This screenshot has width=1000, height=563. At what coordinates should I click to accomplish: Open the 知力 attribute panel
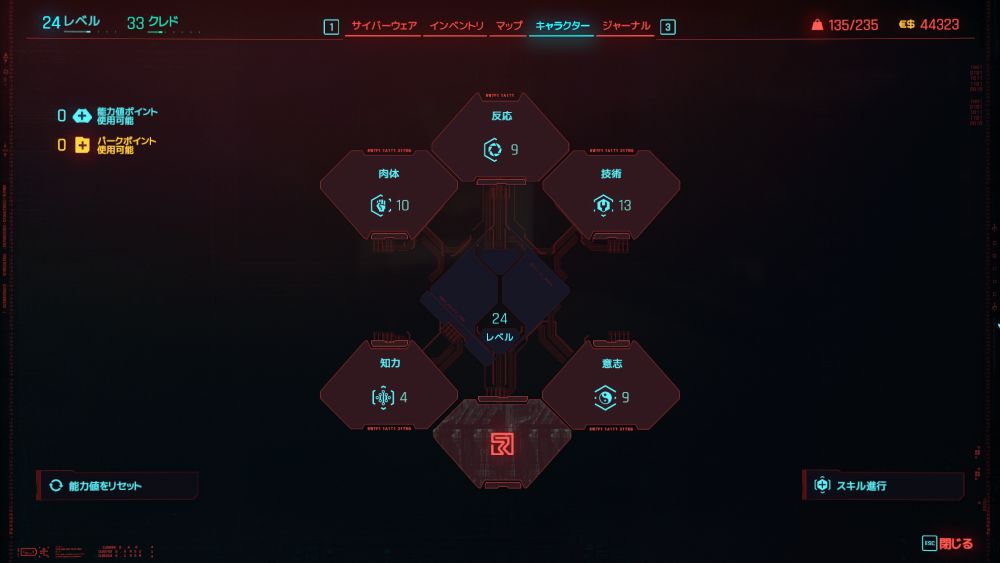389,386
